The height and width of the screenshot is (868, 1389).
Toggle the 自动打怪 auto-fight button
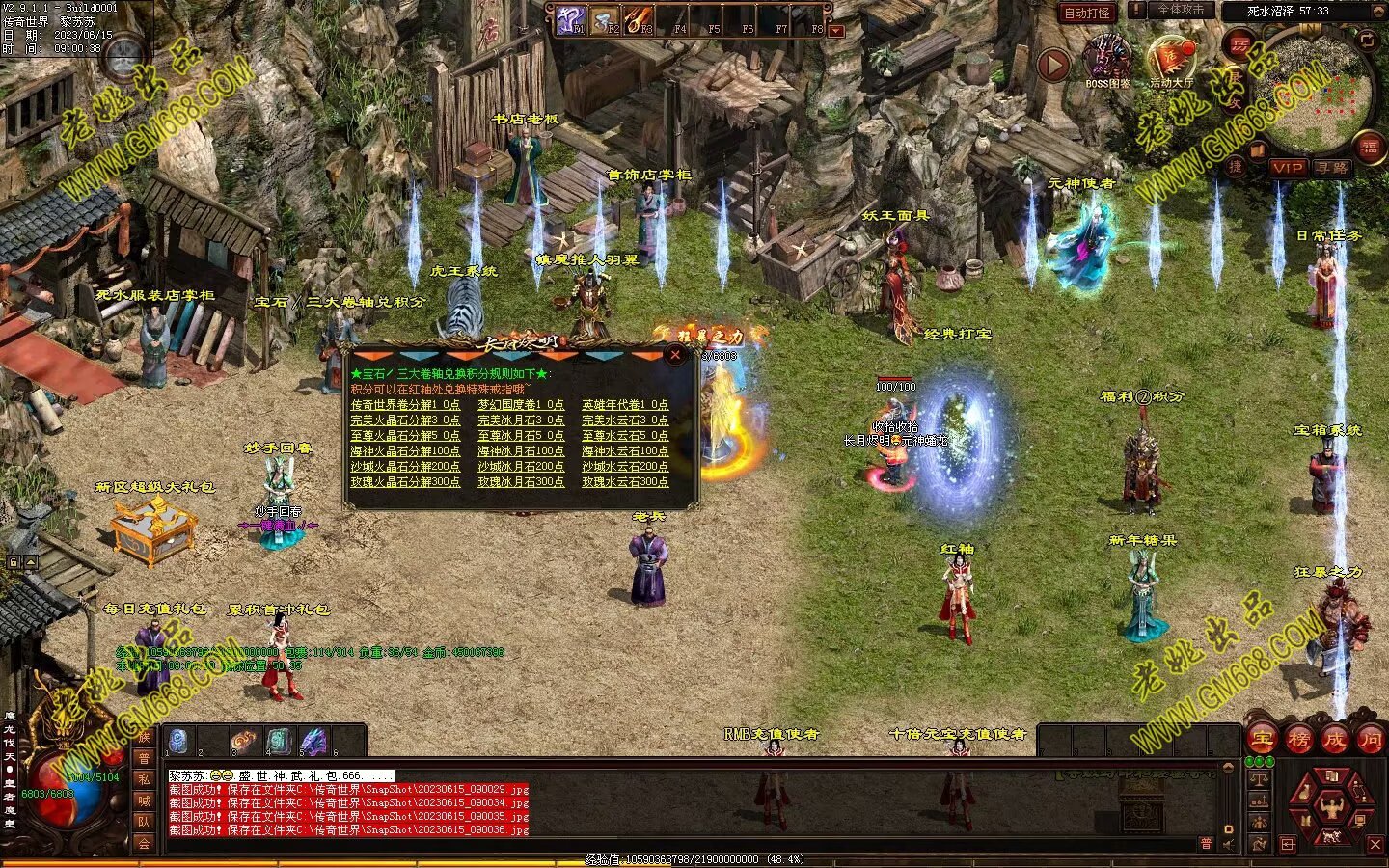1086,14
